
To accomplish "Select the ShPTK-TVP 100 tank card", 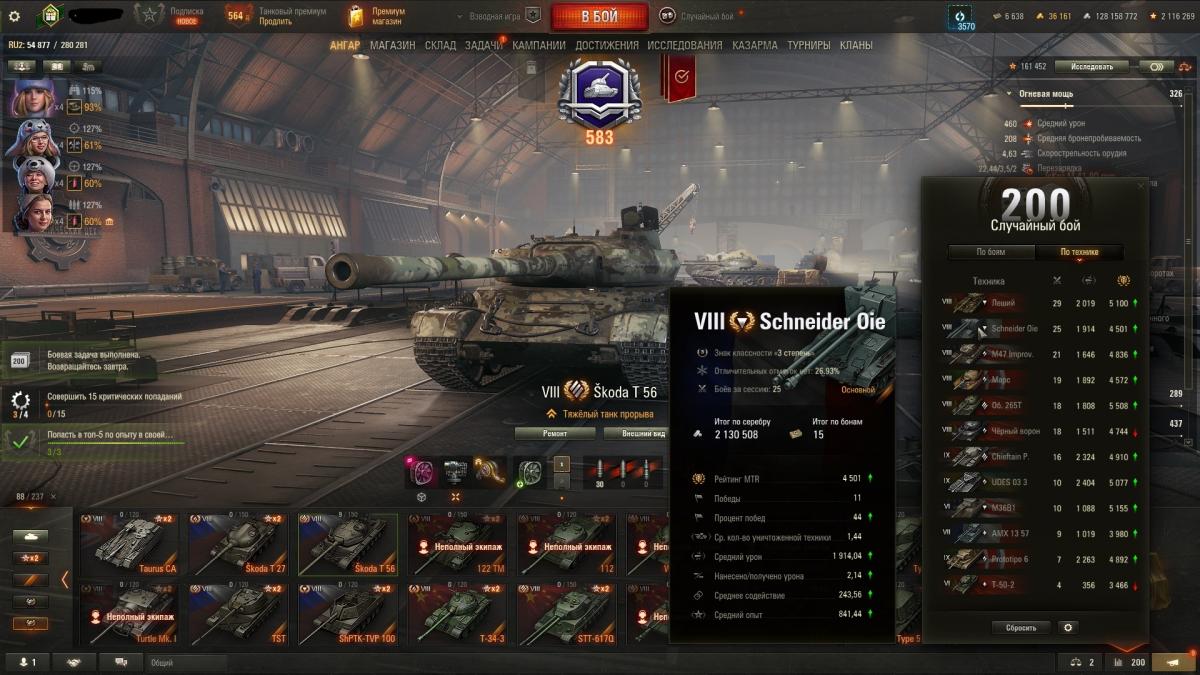I will [x=347, y=613].
